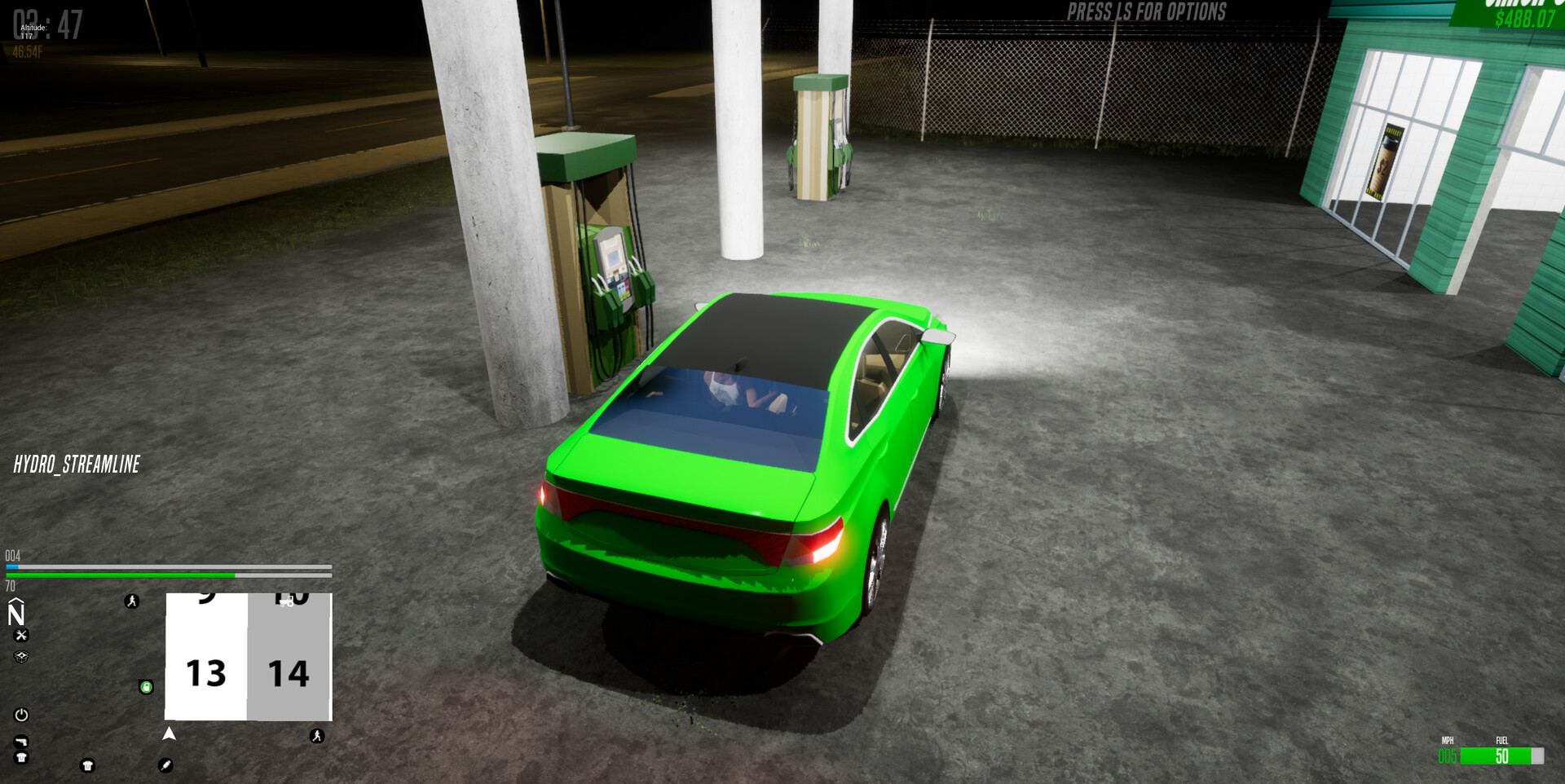Select the power button icon on the minimap
The width and height of the screenshot is (1565, 784).
(20, 715)
